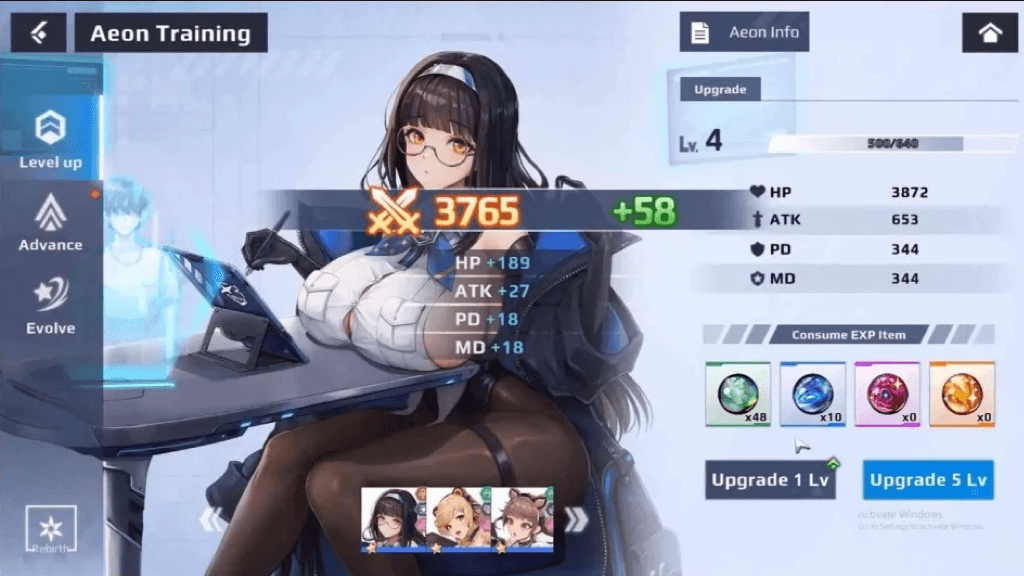Open the Aeon Info panel
This screenshot has width=1024, height=576.
(x=744, y=32)
